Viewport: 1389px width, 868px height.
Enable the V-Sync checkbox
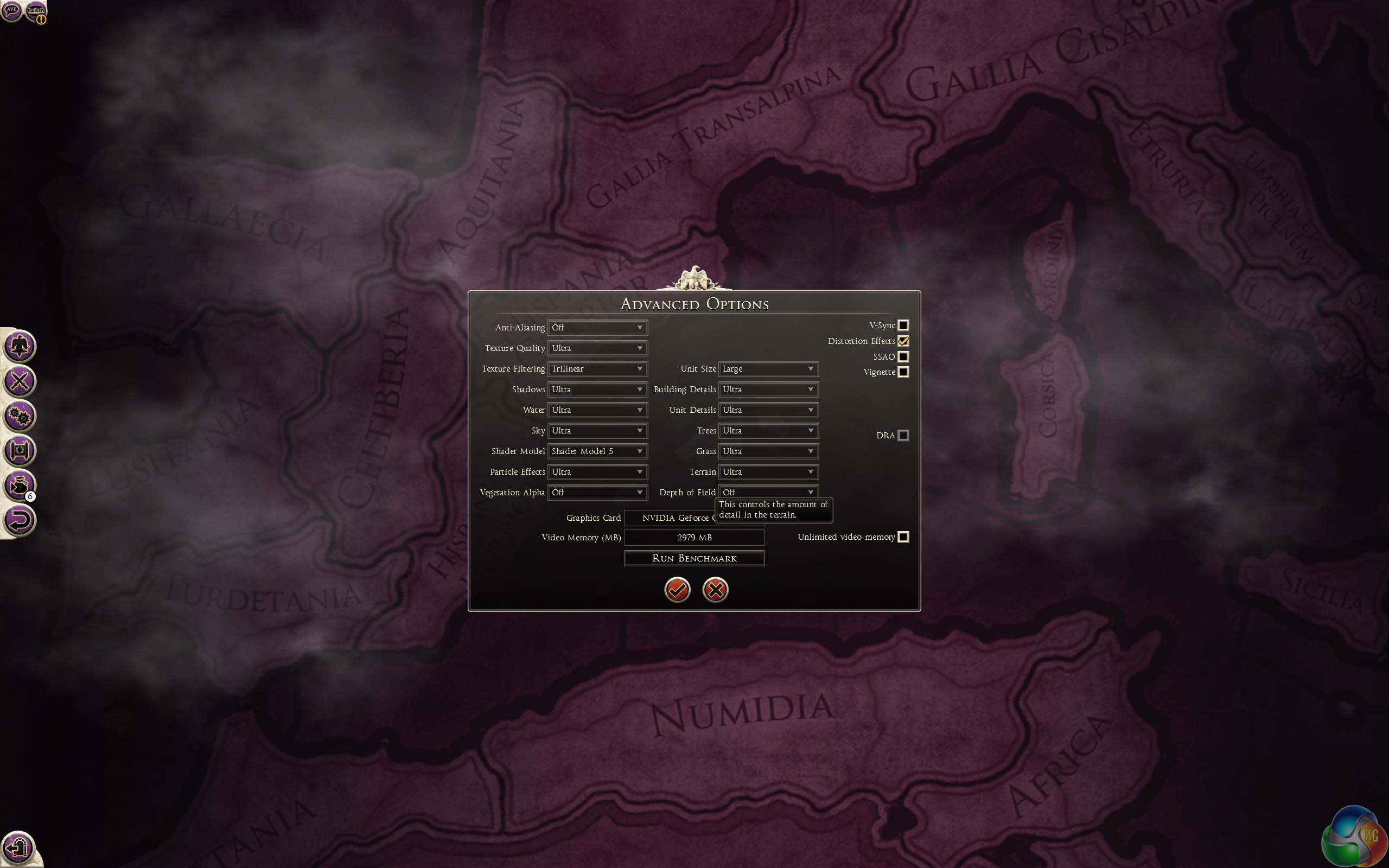(x=903, y=325)
